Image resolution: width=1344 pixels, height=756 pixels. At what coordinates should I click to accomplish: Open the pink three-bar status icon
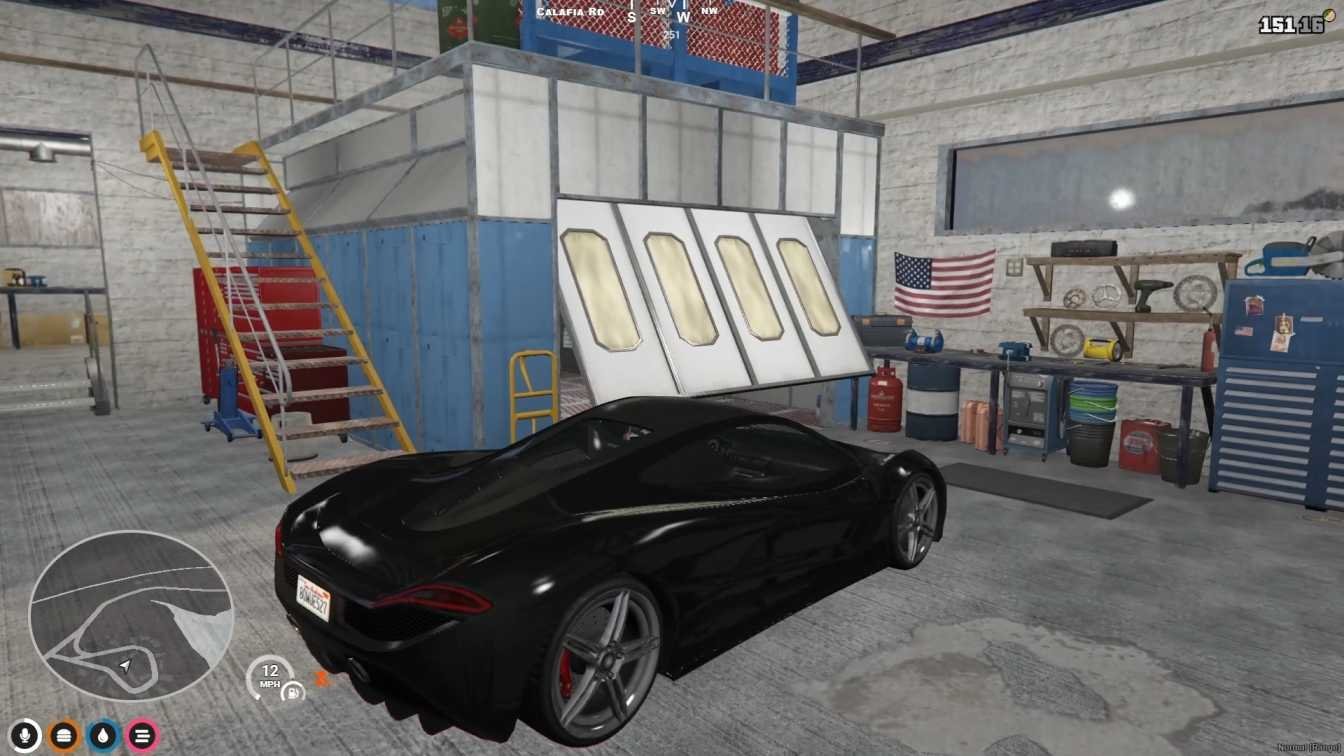(142, 736)
